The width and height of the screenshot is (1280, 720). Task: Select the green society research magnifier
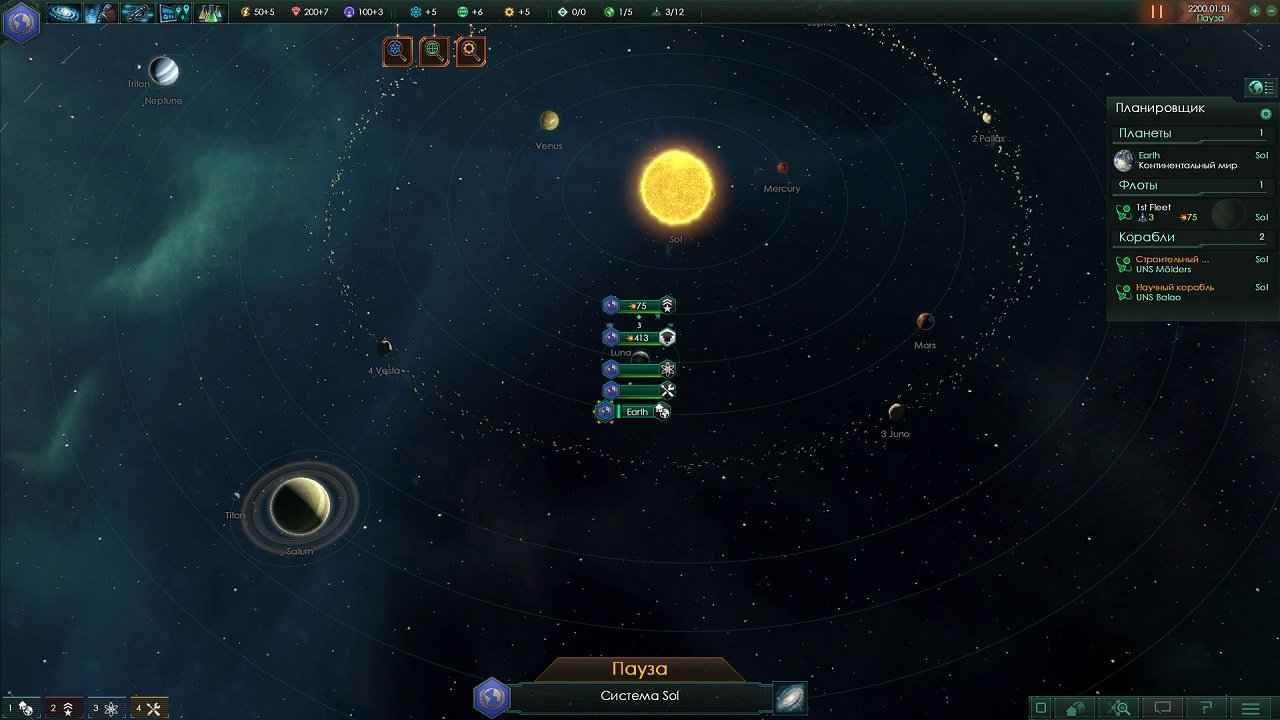pos(435,51)
